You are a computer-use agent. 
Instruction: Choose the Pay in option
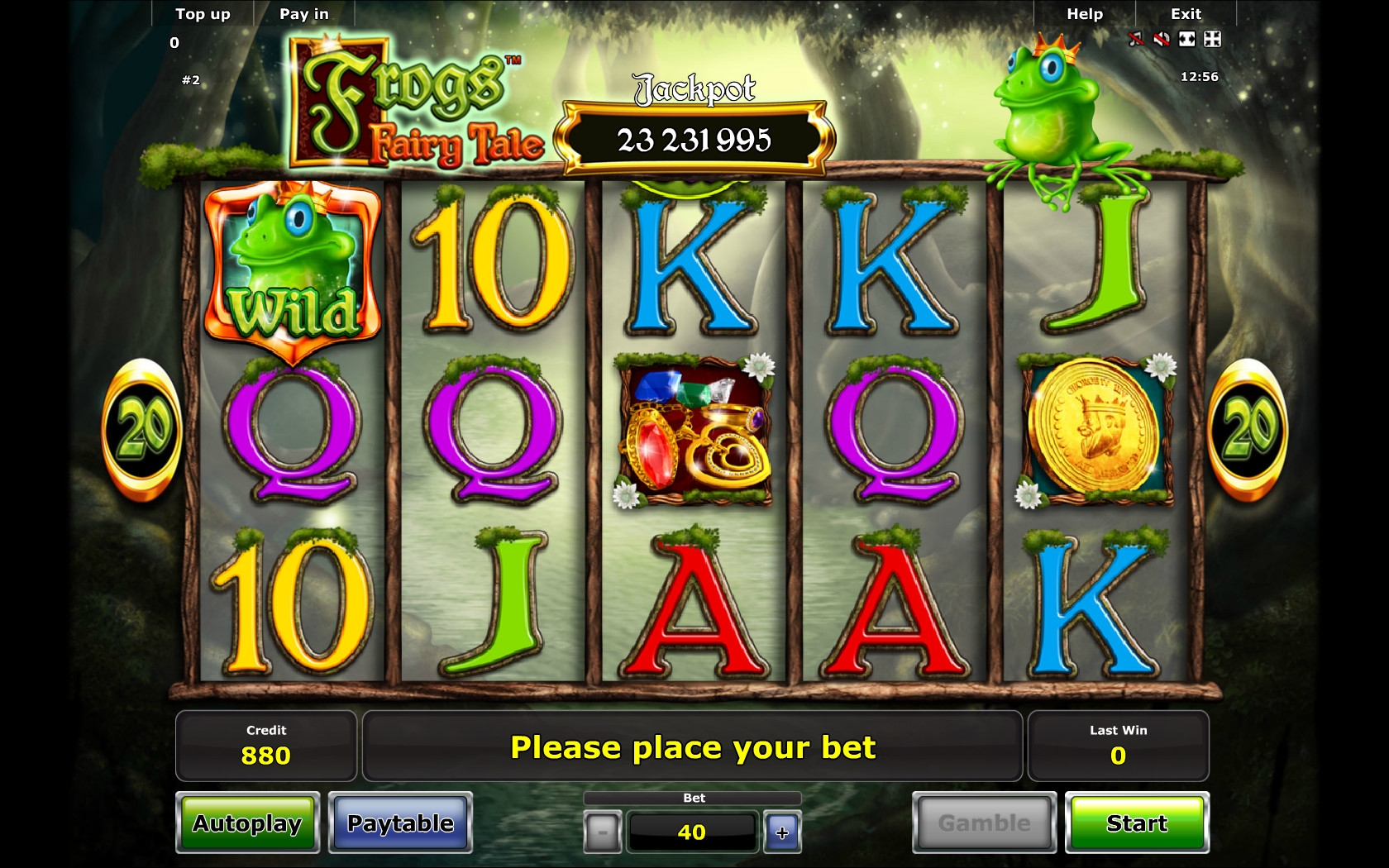pos(304,14)
